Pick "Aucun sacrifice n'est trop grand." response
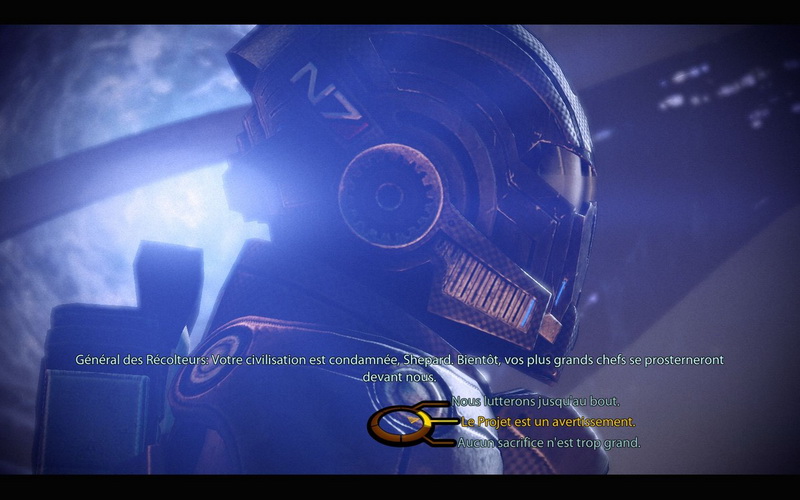Viewport: 800px width, 500px height. click(x=550, y=442)
